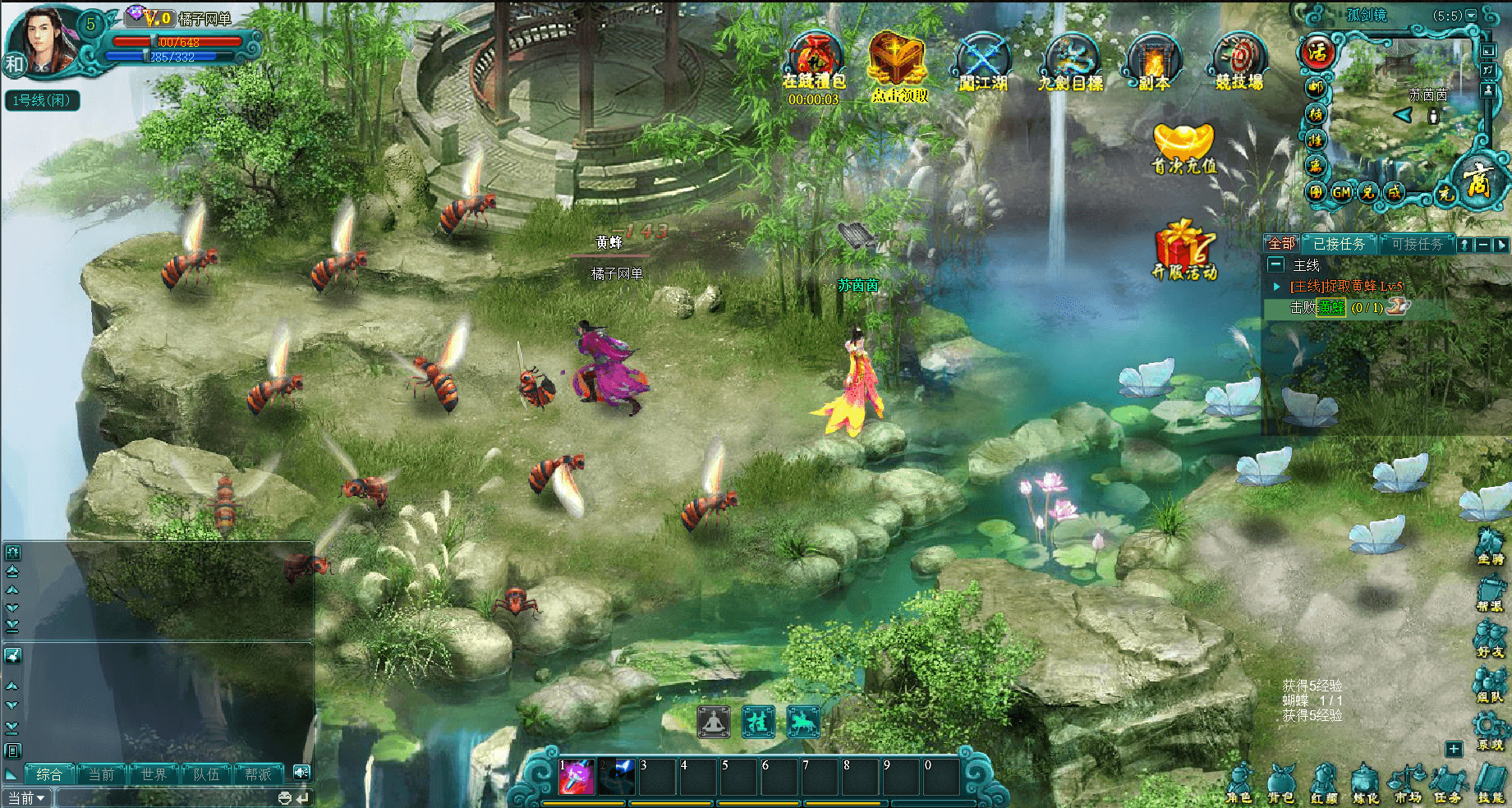This screenshot has width=1512, height=808.
Task: Switch chat to the 世界 world tab
Action: pos(154,774)
